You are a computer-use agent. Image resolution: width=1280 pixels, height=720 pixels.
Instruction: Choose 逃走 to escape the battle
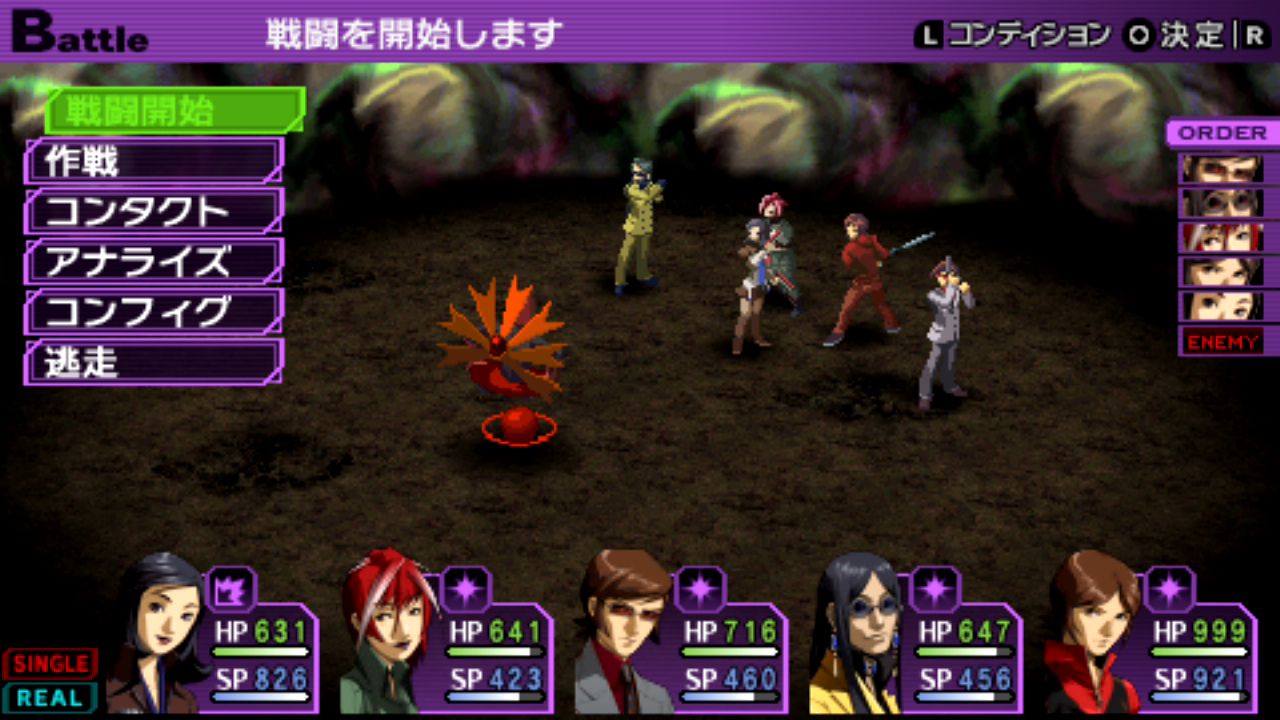153,362
